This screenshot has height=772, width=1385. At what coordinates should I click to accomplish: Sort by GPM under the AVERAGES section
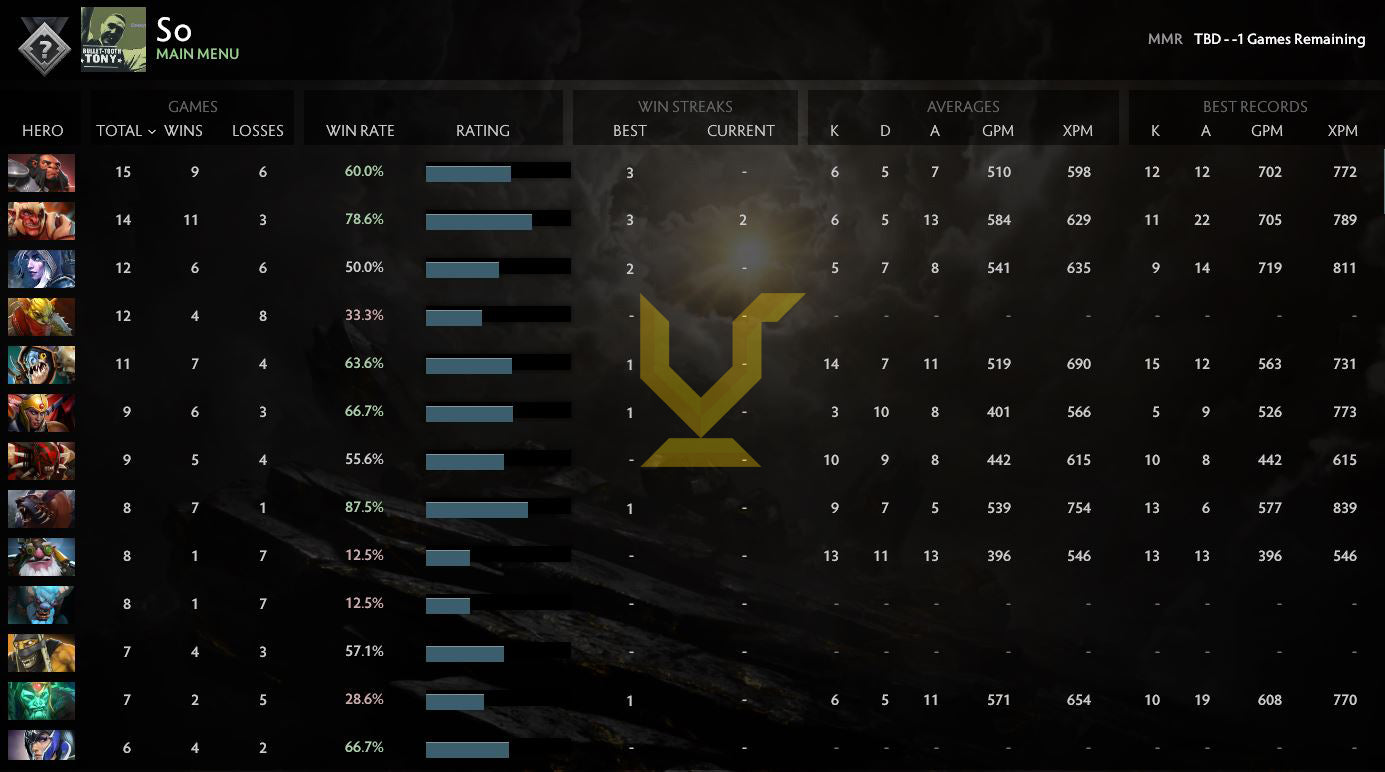pos(999,131)
